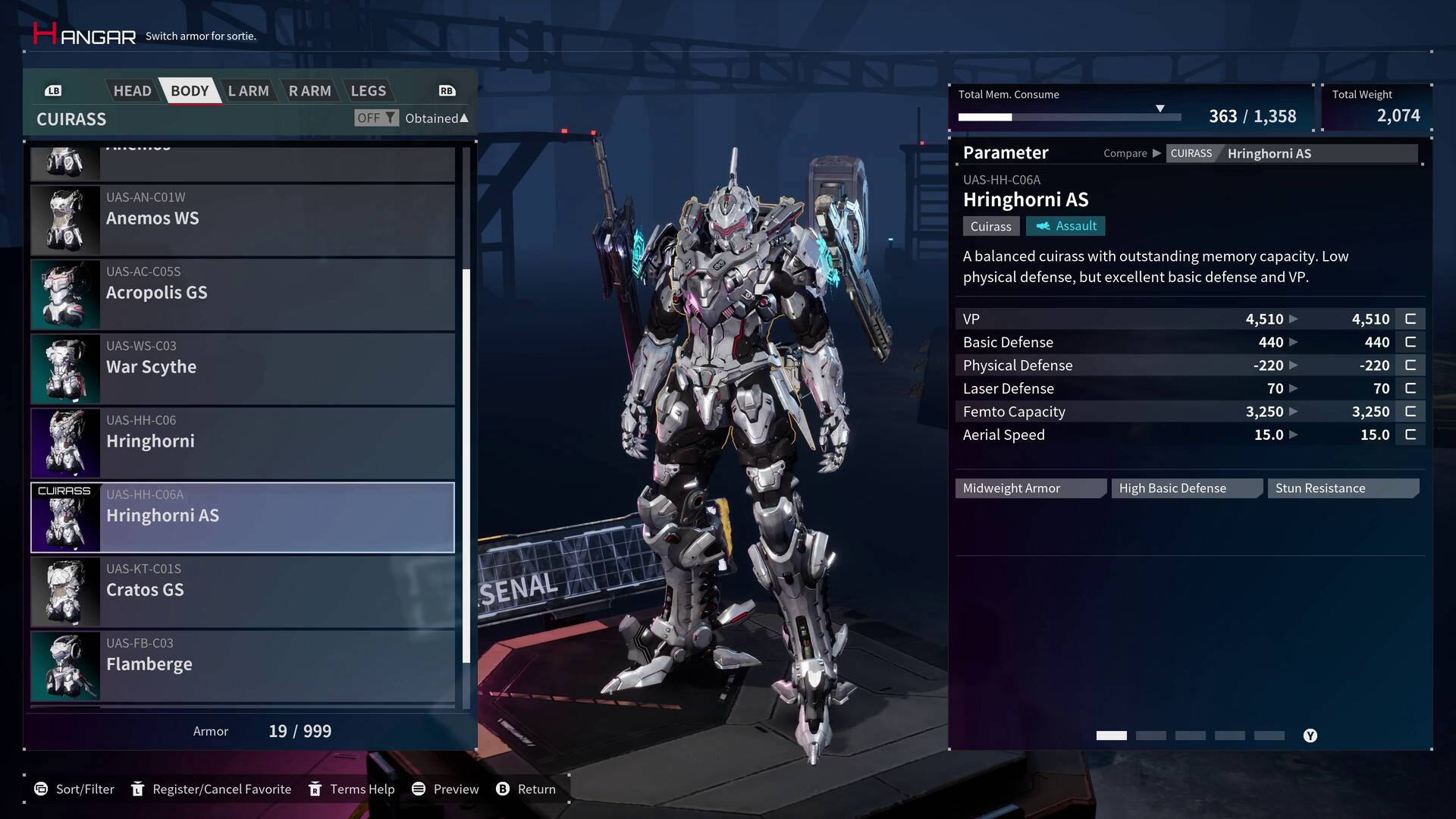The width and height of the screenshot is (1456, 819).
Task: Expand the Obtained sort order arrow
Action: [x=463, y=118]
